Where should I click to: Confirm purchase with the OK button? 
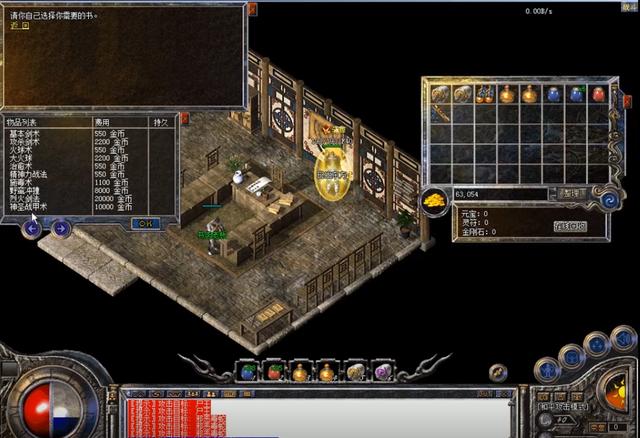pos(145,223)
